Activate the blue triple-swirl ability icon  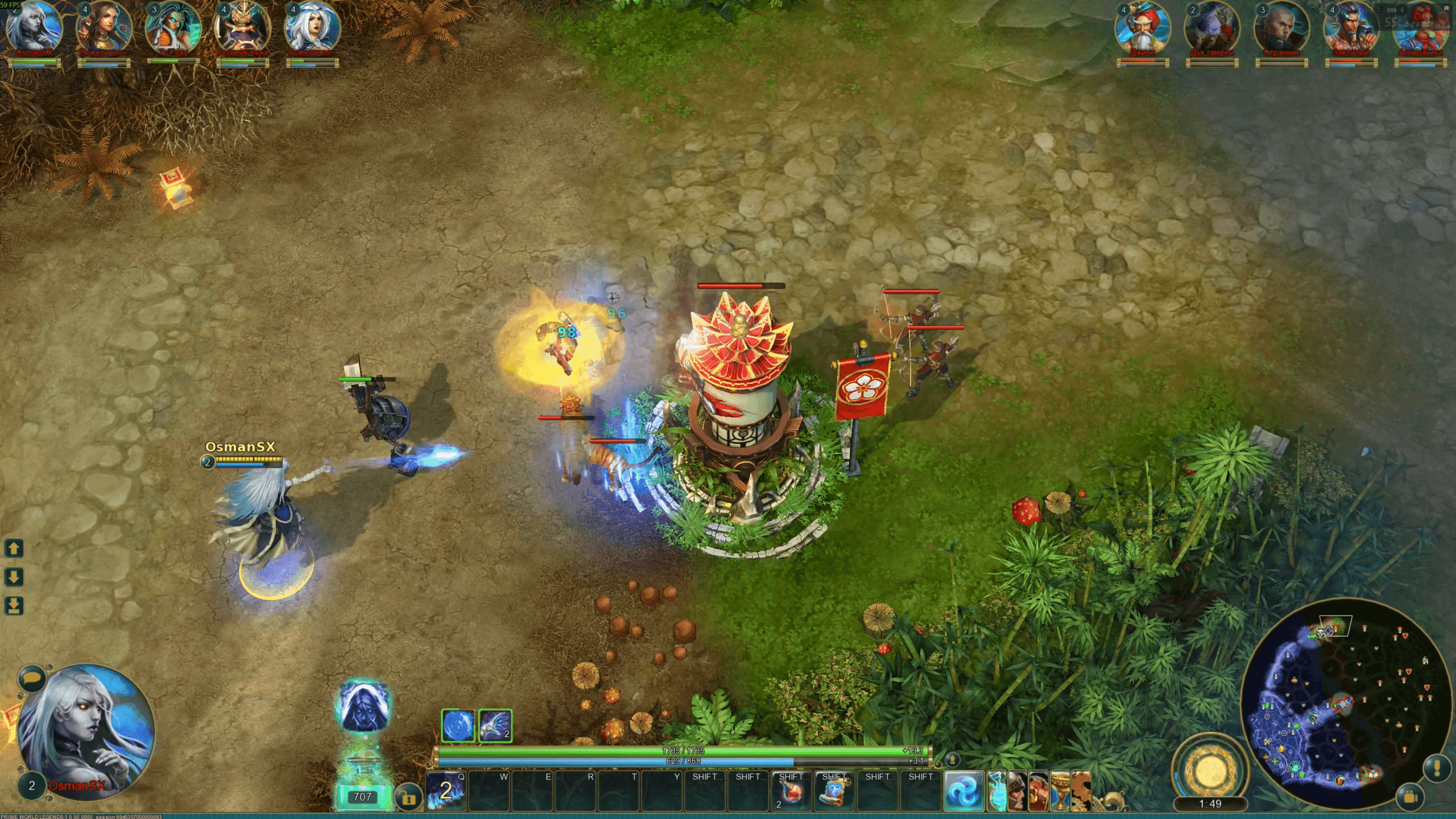point(964,791)
